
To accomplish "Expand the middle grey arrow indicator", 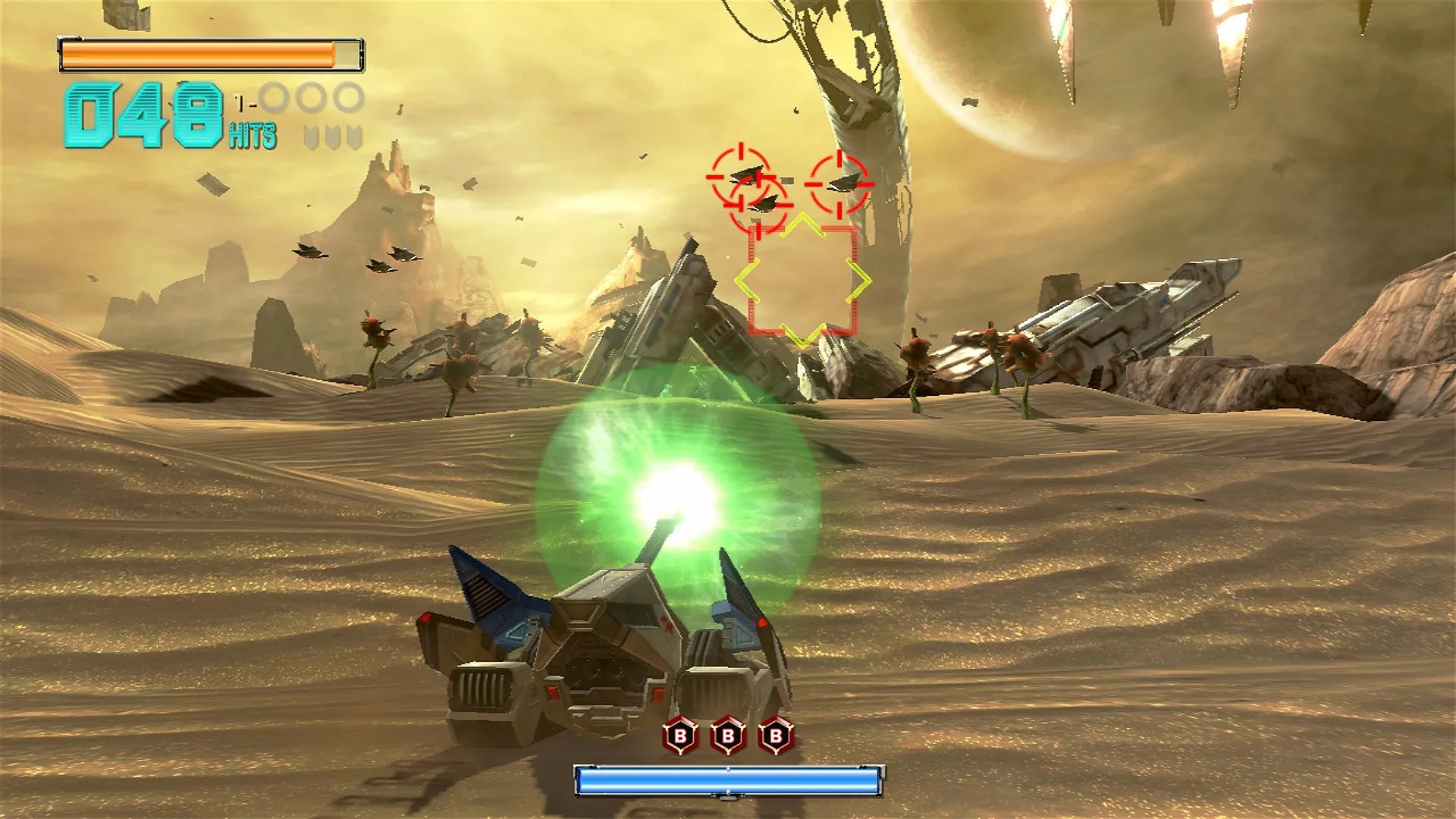I will coord(333,137).
